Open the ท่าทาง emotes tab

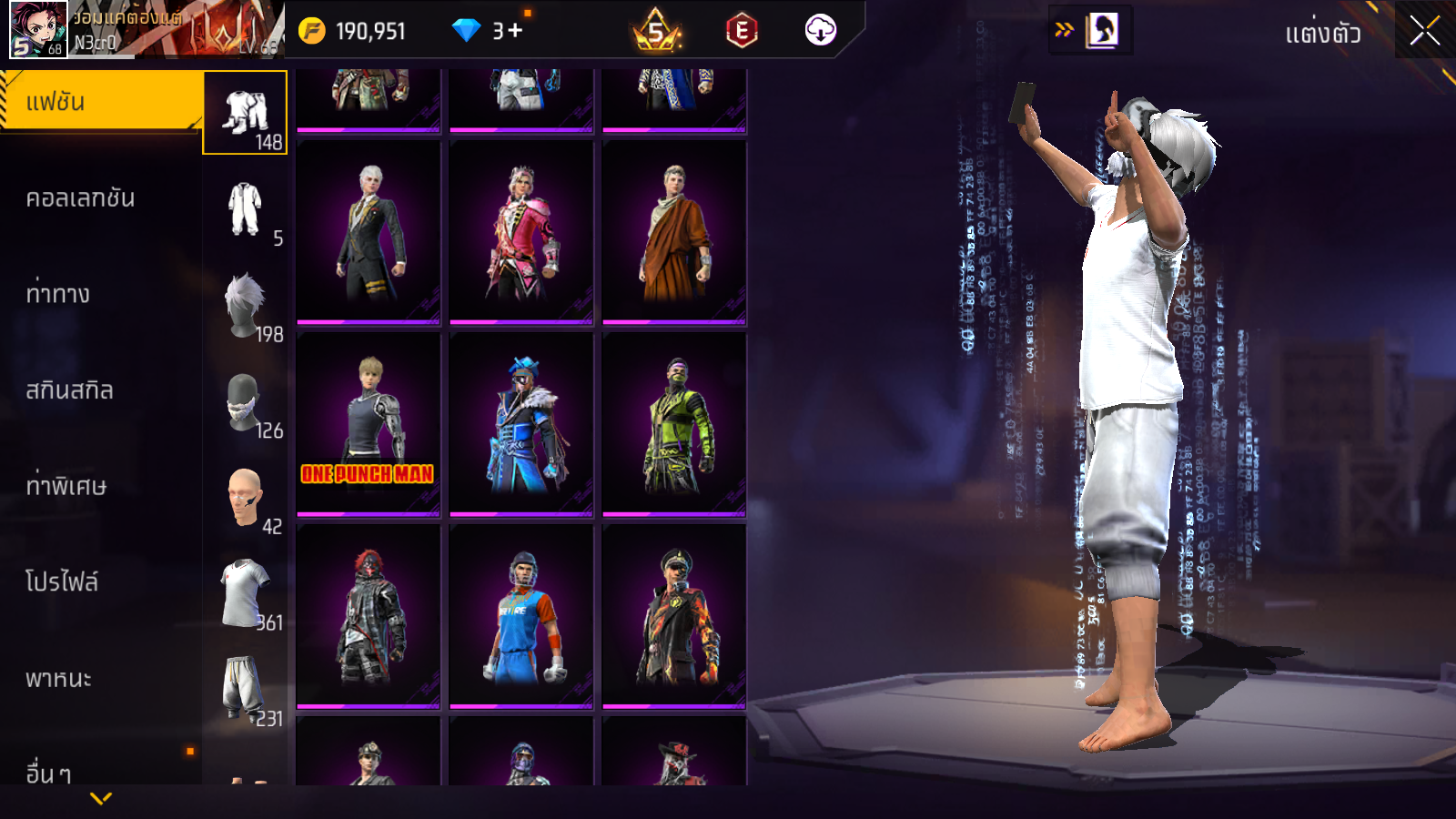58,294
